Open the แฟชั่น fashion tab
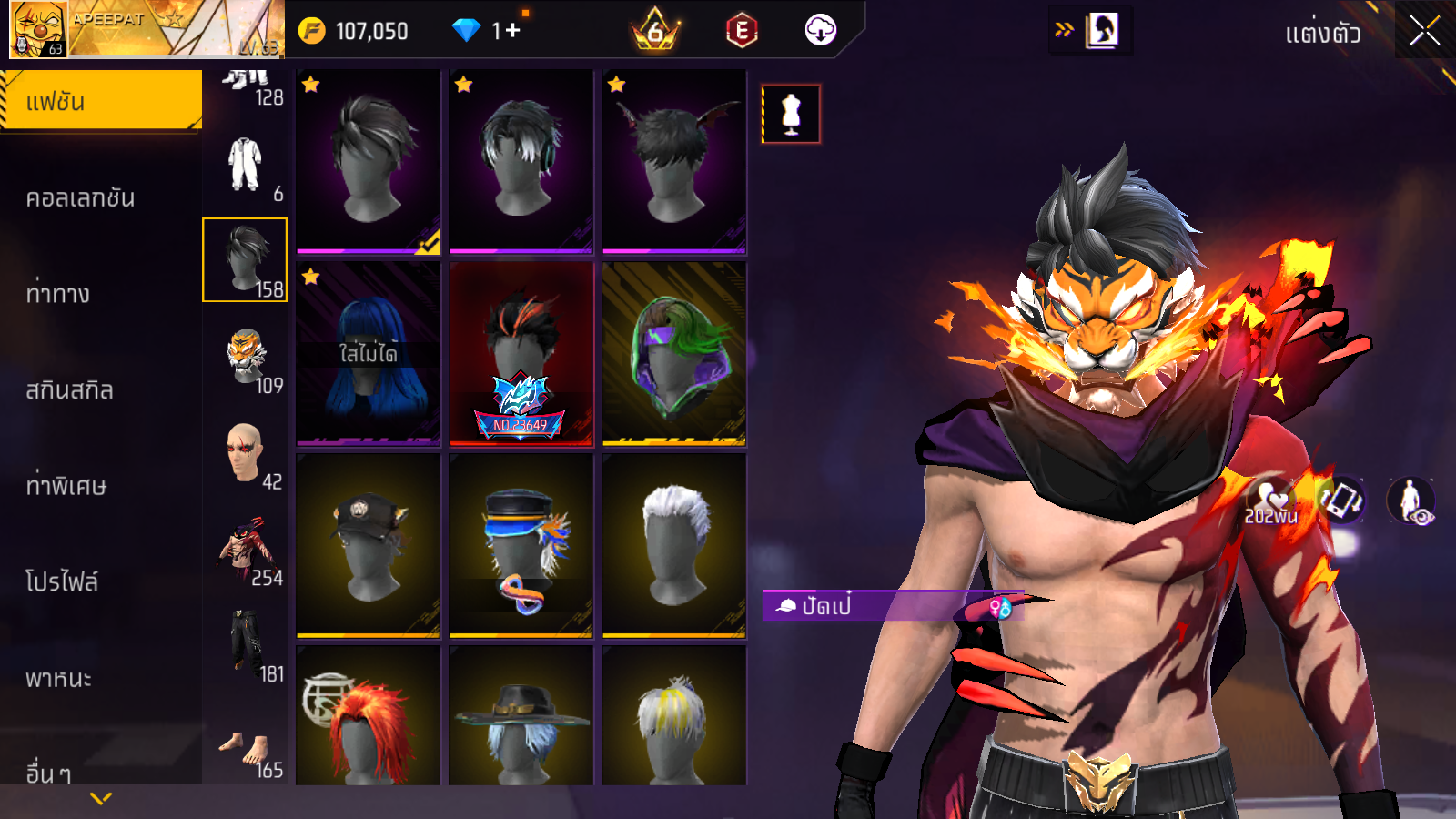Screen dimensions: 1456x819 (x=100, y=101)
